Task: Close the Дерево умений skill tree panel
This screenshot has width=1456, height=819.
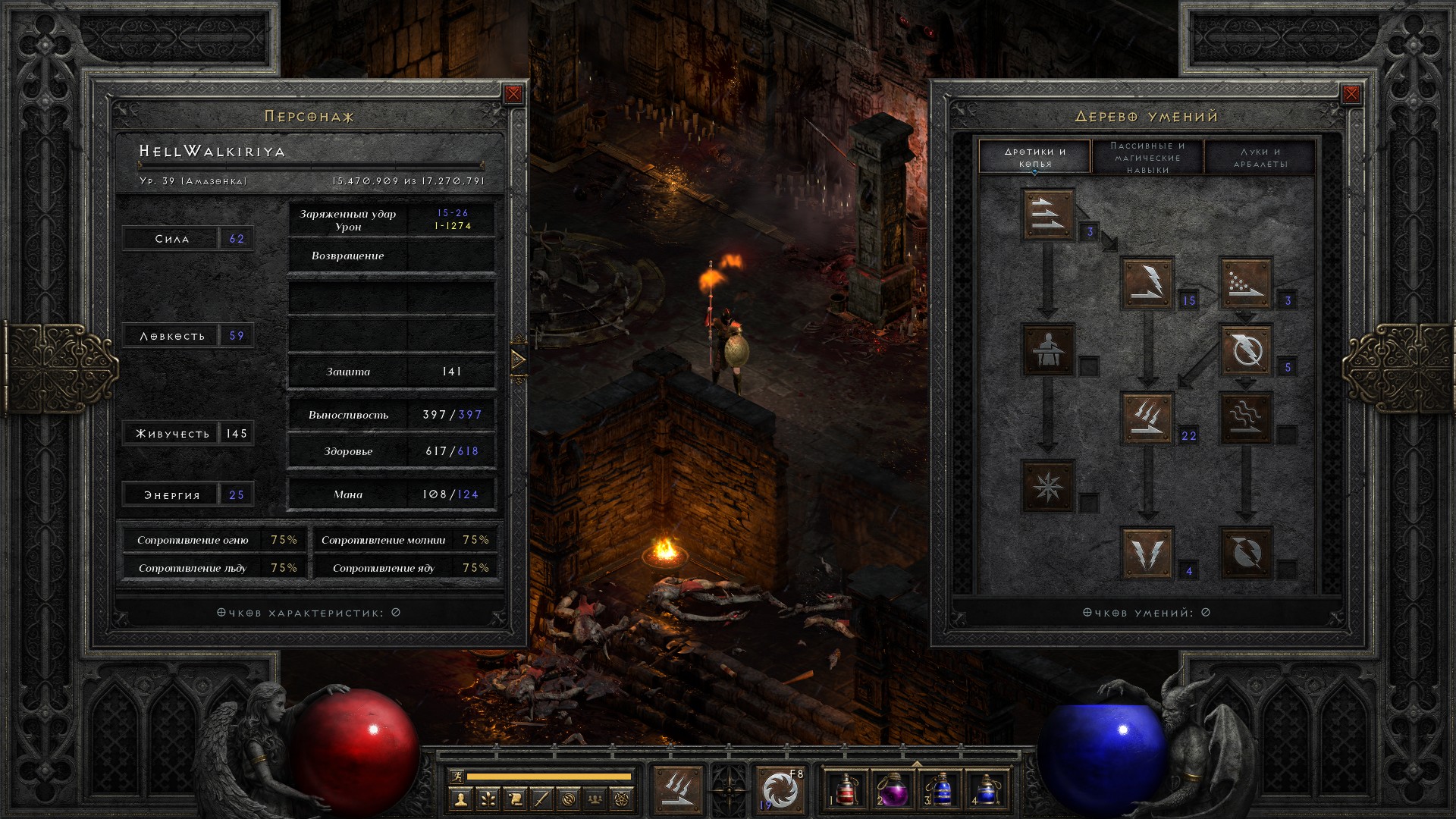Action: point(1351,94)
